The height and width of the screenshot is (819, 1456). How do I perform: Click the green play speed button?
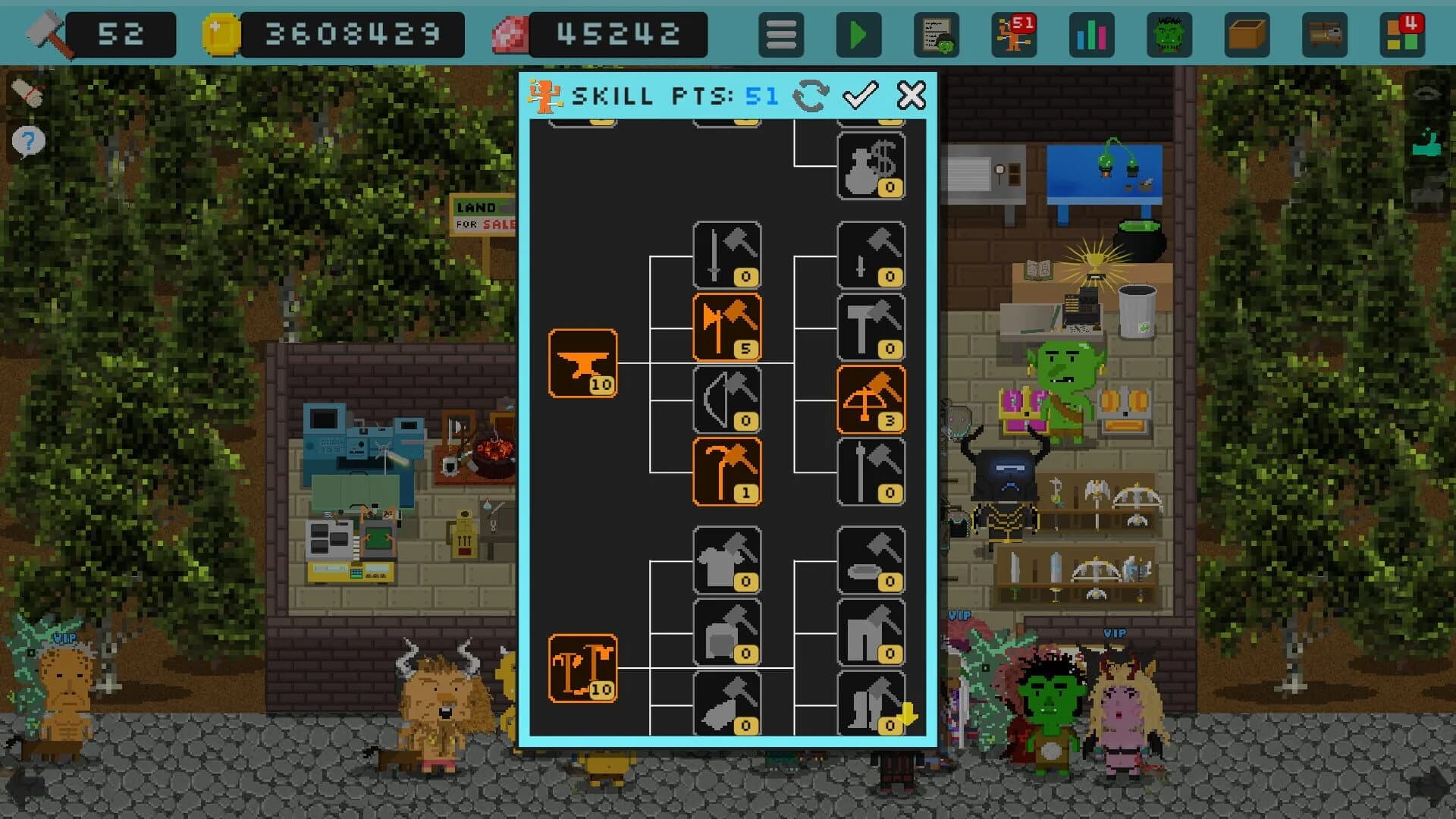tap(859, 33)
